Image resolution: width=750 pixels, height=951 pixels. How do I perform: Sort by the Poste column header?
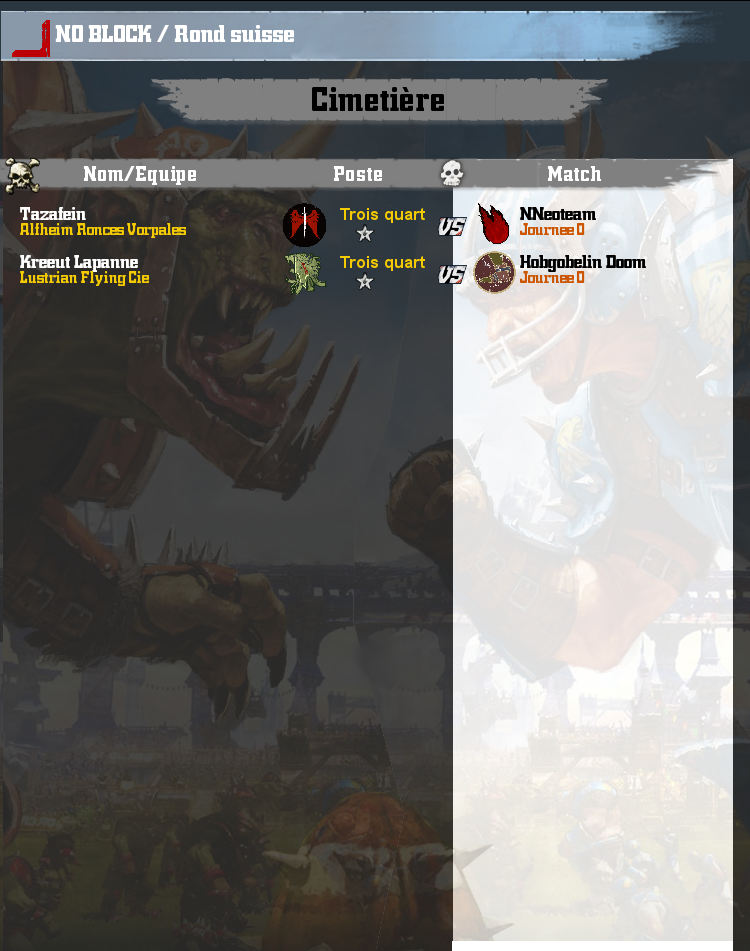pos(358,174)
